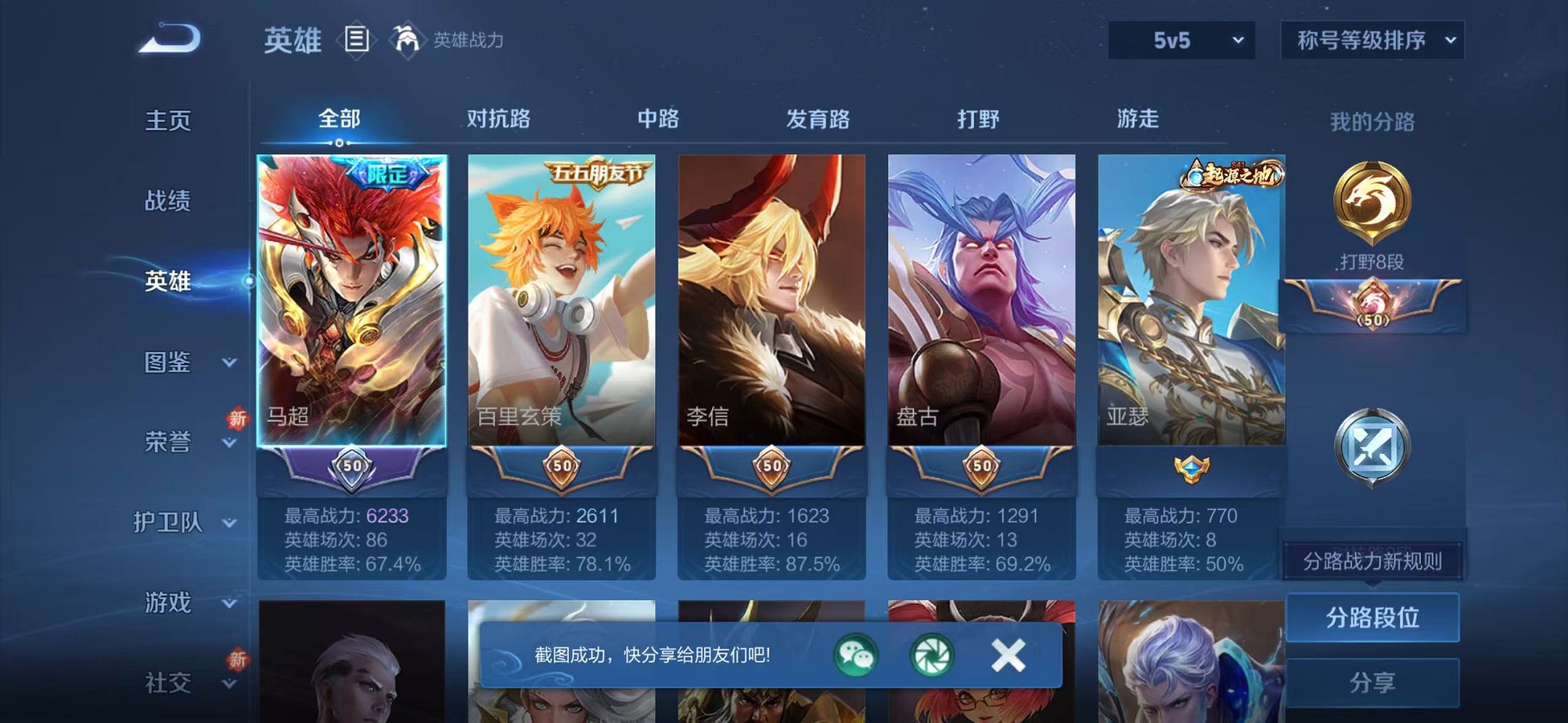
Task: Open the 英雄战力 crown icon in the header
Action: (406, 40)
